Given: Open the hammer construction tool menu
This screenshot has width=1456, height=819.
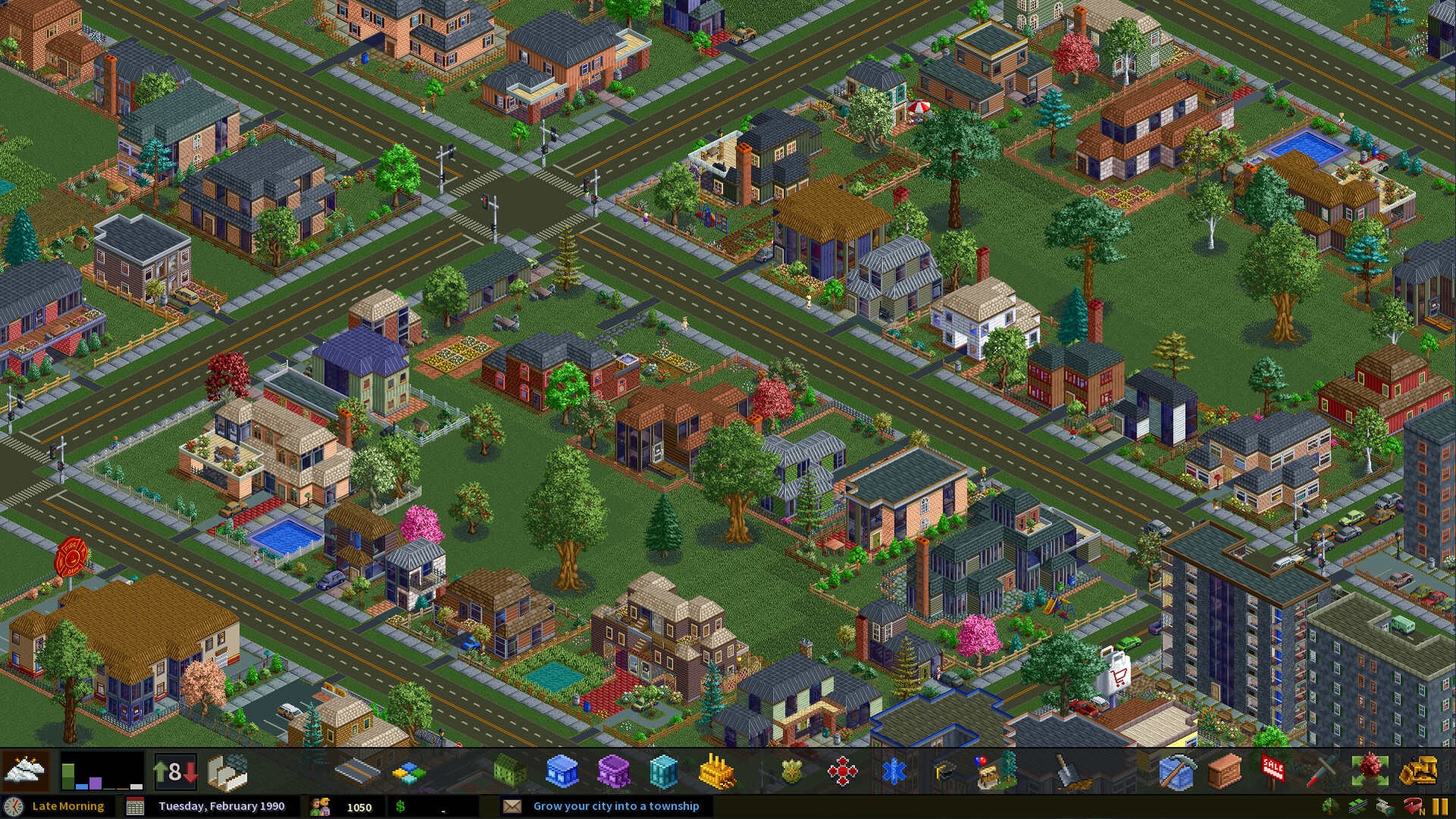Looking at the screenshot, I should (x=1178, y=772).
